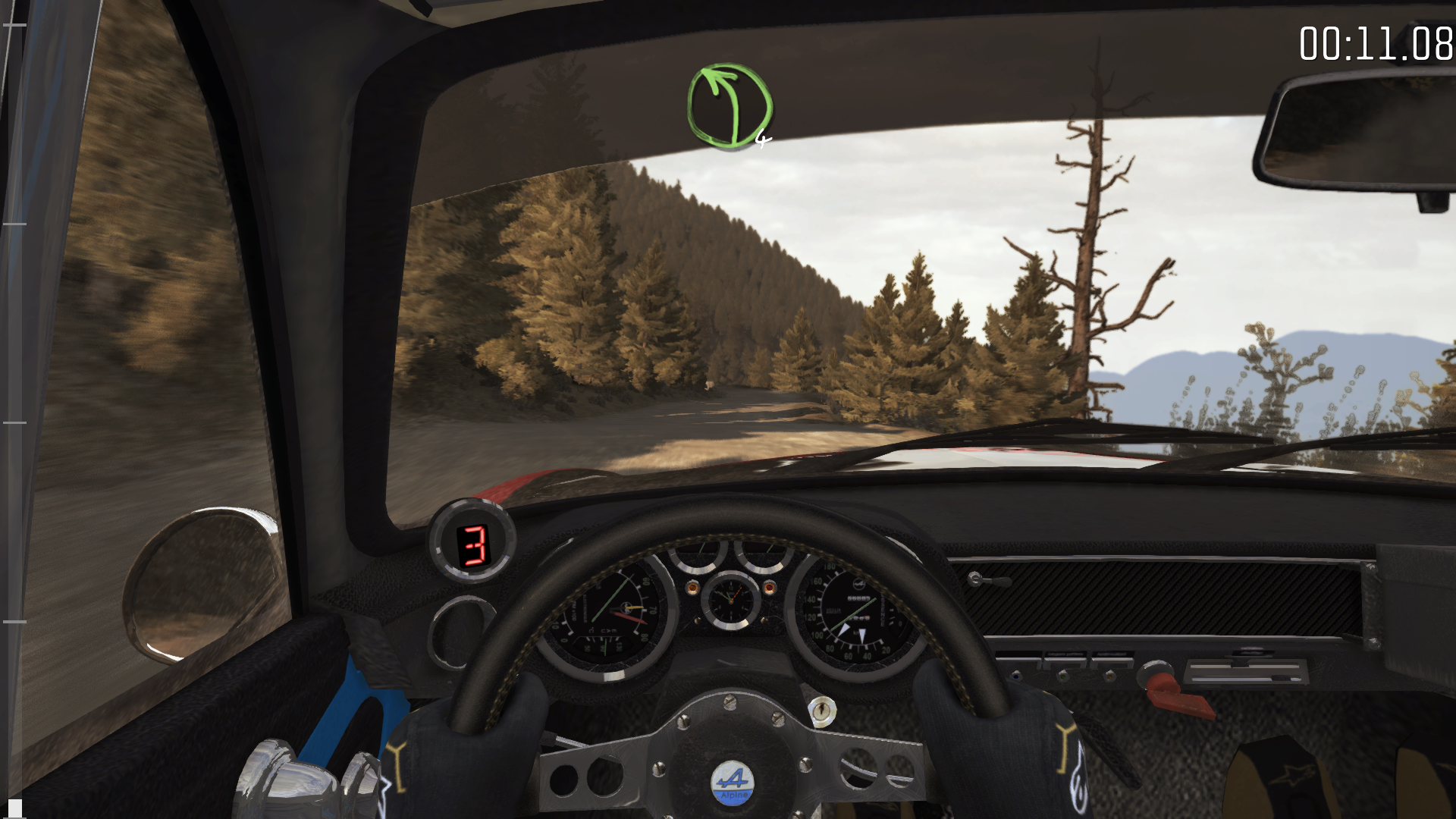Image resolution: width=1456 pixels, height=819 pixels.
Task: Select the analog clock in the dash center
Action: tap(731, 601)
